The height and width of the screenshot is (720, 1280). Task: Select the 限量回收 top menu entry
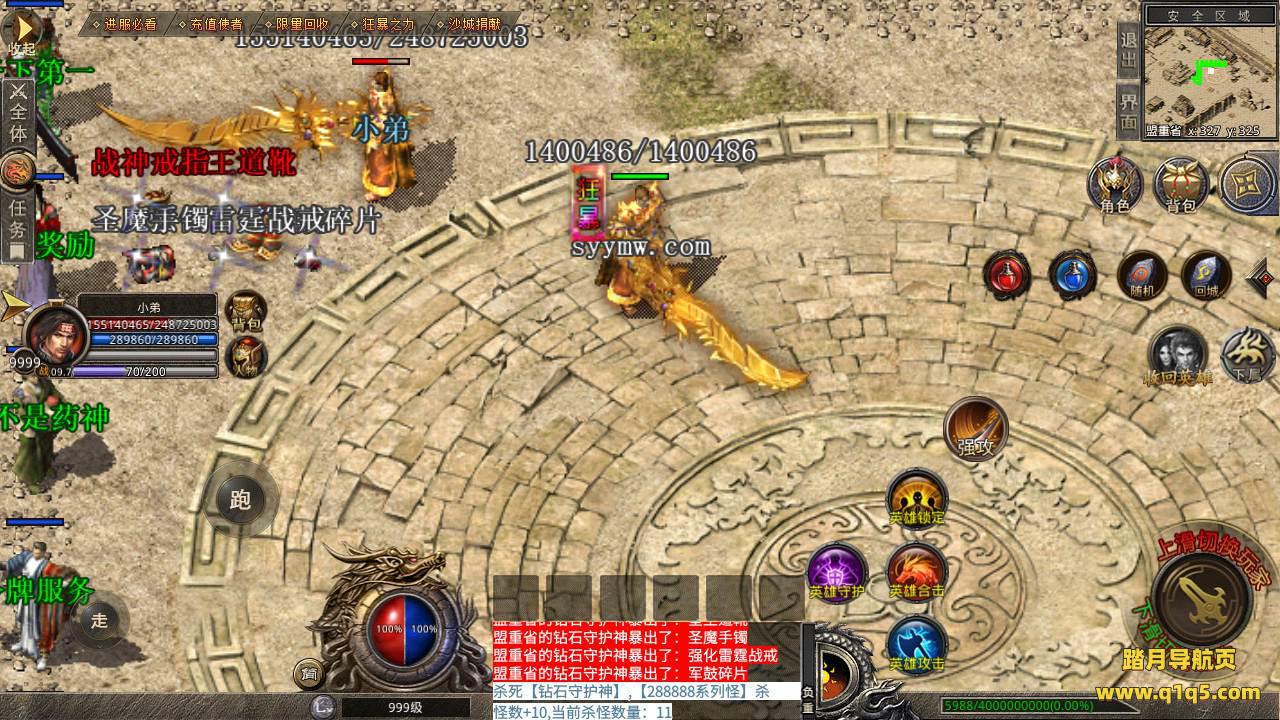(301, 24)
